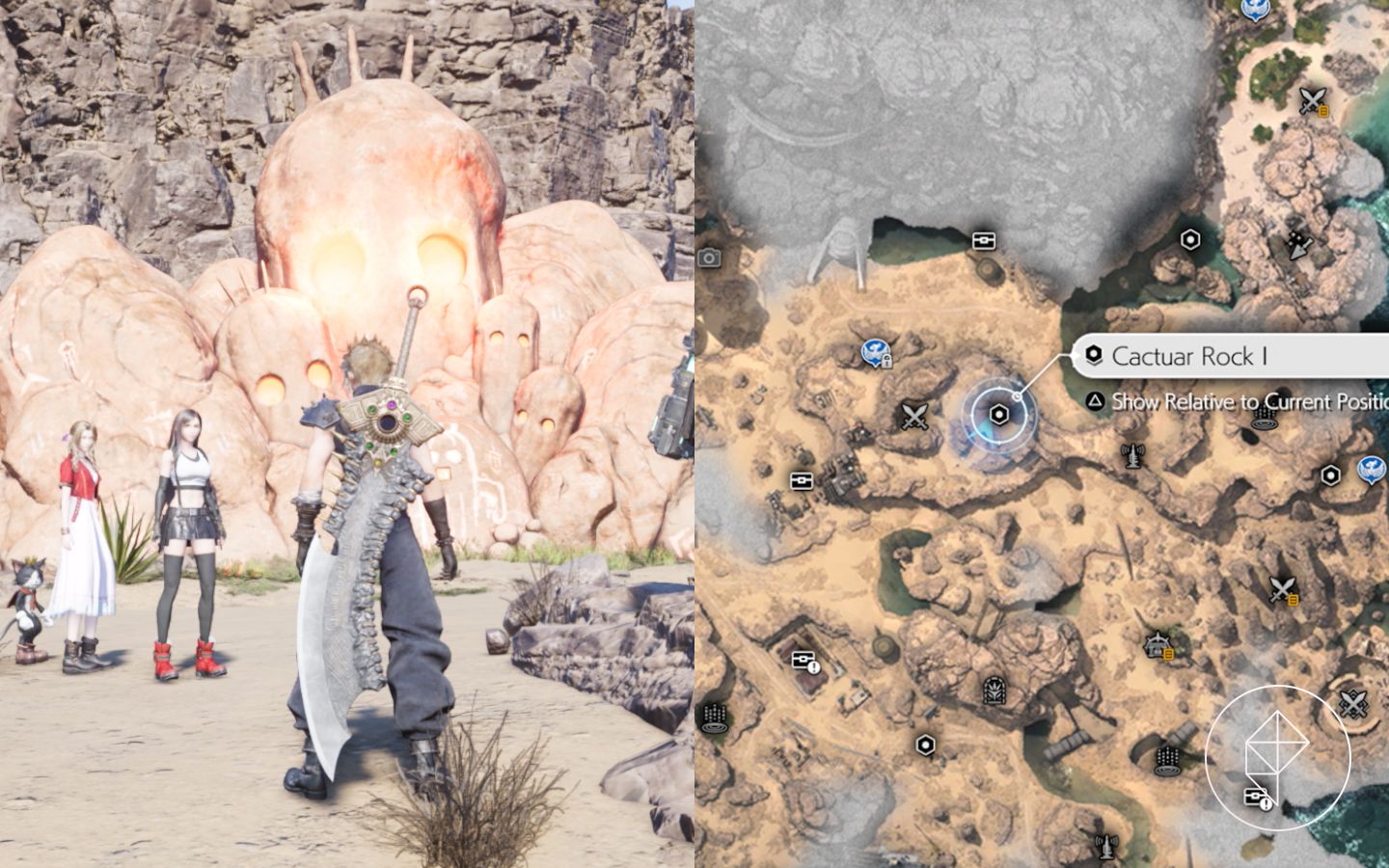Image resolution: width=1389 pixels, height=868 pixels.
Task: Click the intel icon with yellow tag top-right
Action: point(1312,100)
